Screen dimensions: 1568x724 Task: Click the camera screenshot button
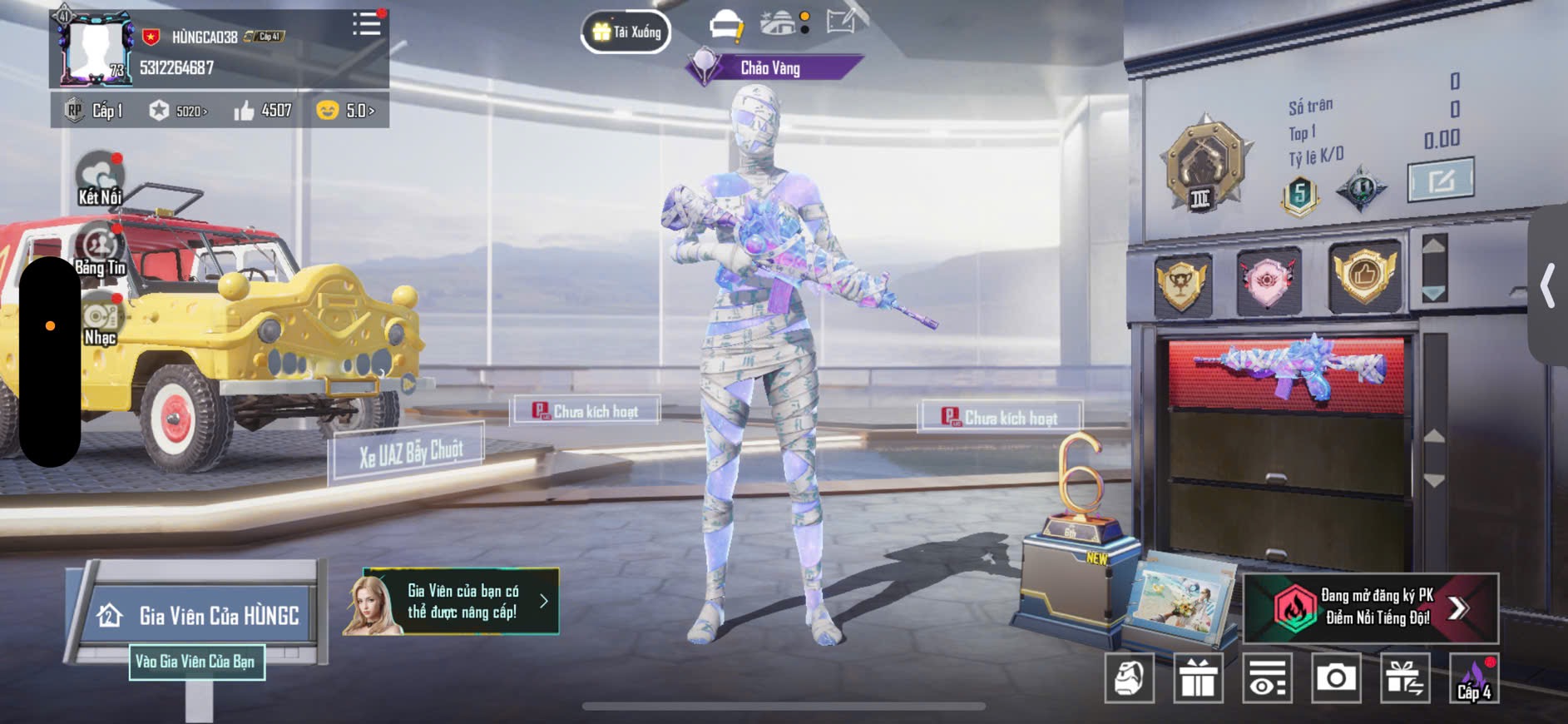1336,678
